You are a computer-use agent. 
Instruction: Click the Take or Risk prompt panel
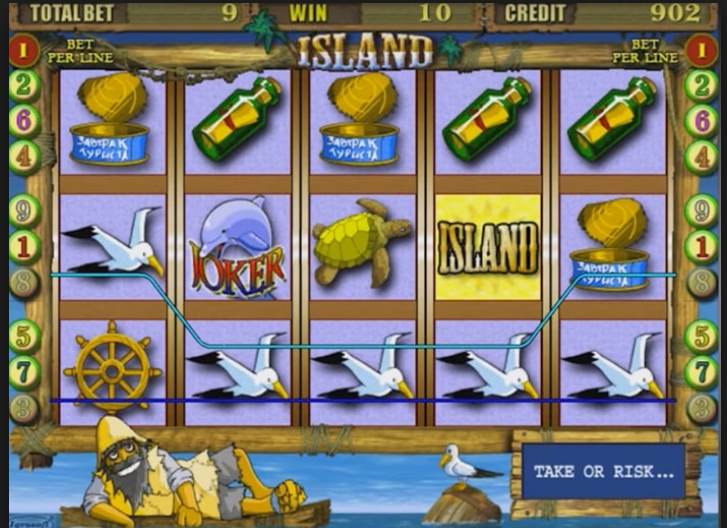click(603, 472)
